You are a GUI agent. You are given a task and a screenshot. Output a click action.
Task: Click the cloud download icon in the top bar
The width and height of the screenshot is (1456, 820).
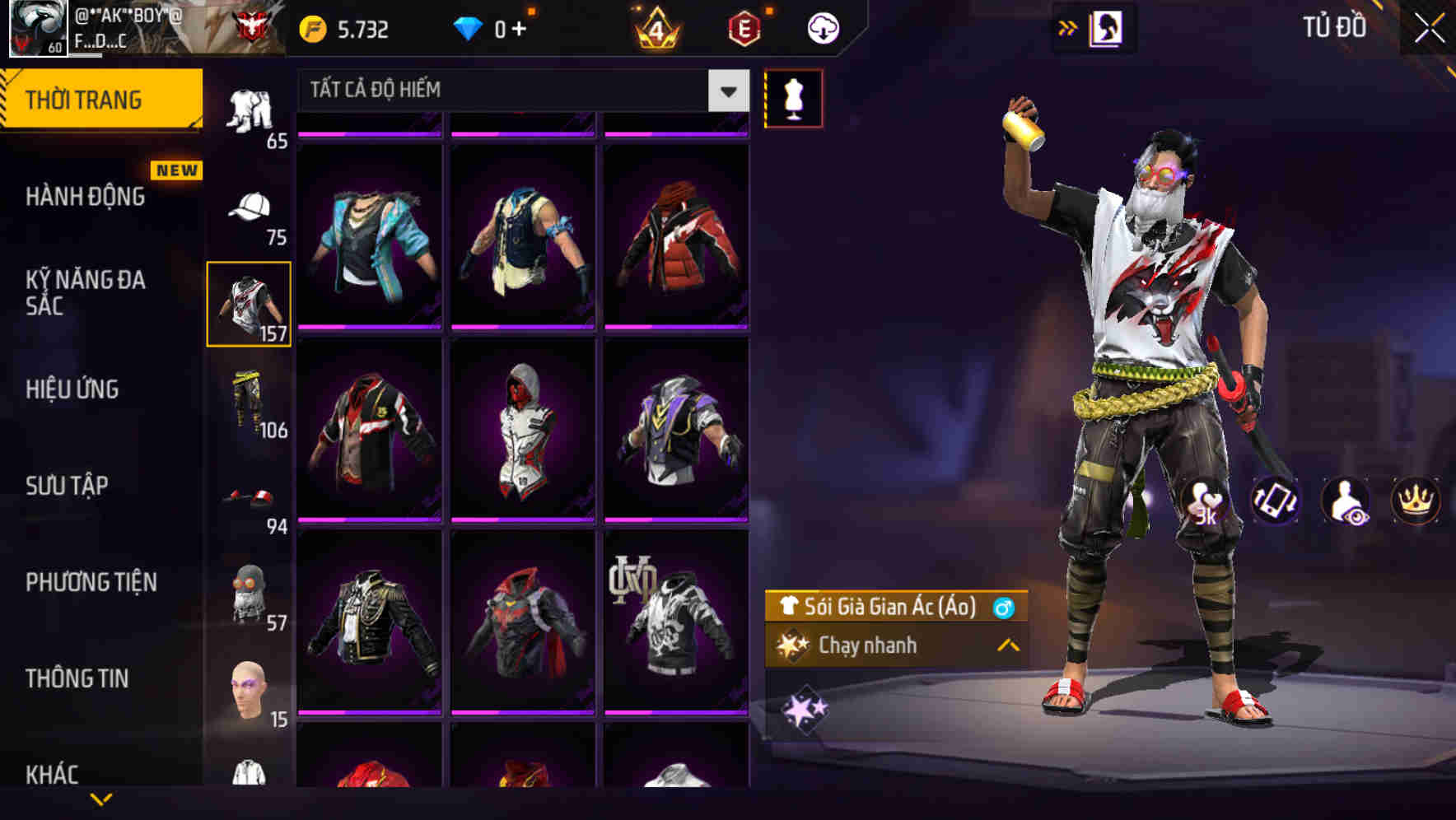coord(821,27)
